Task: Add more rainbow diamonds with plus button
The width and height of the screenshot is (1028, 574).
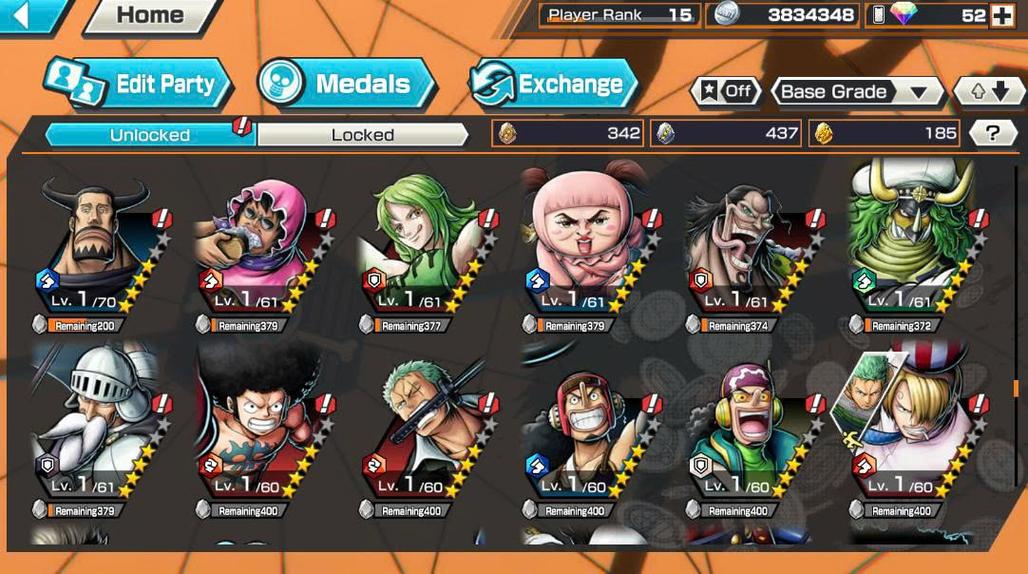Action: coord(1001,15)
